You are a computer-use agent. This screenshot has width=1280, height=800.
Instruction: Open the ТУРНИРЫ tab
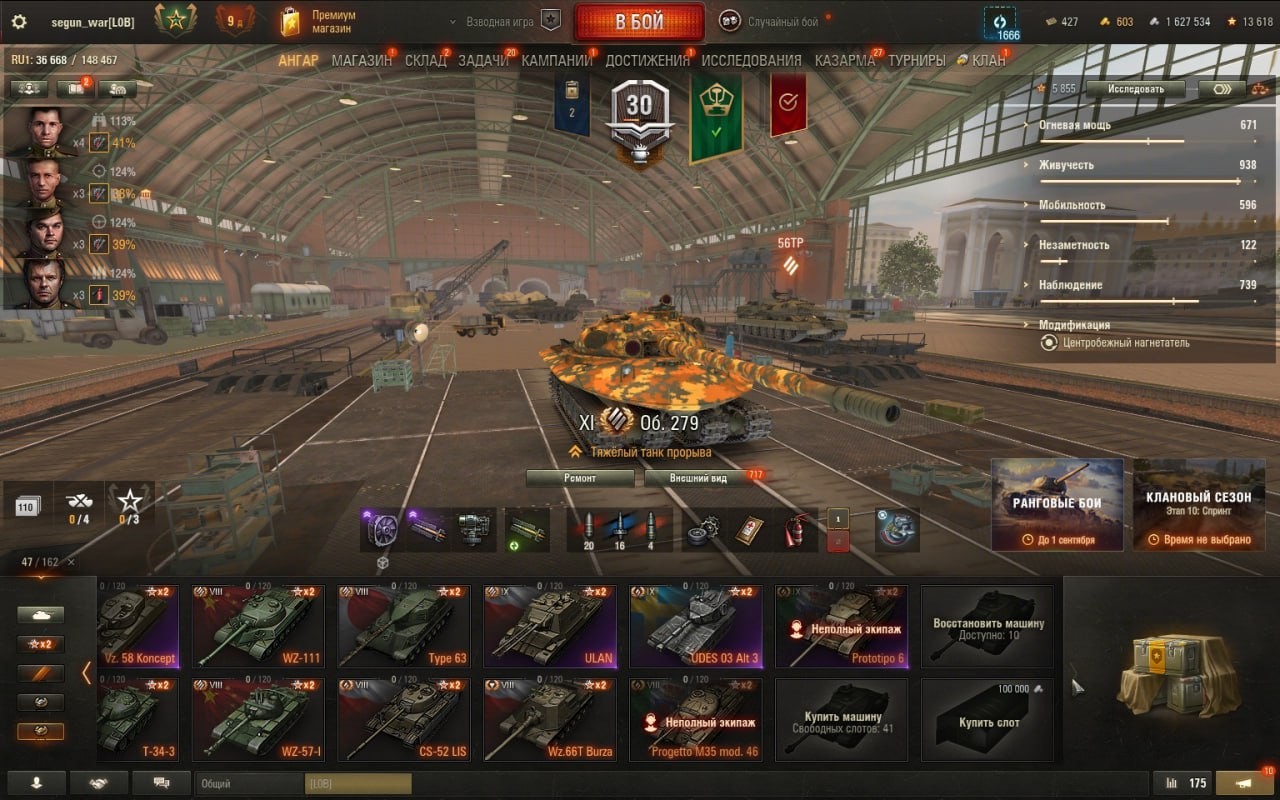916,60
